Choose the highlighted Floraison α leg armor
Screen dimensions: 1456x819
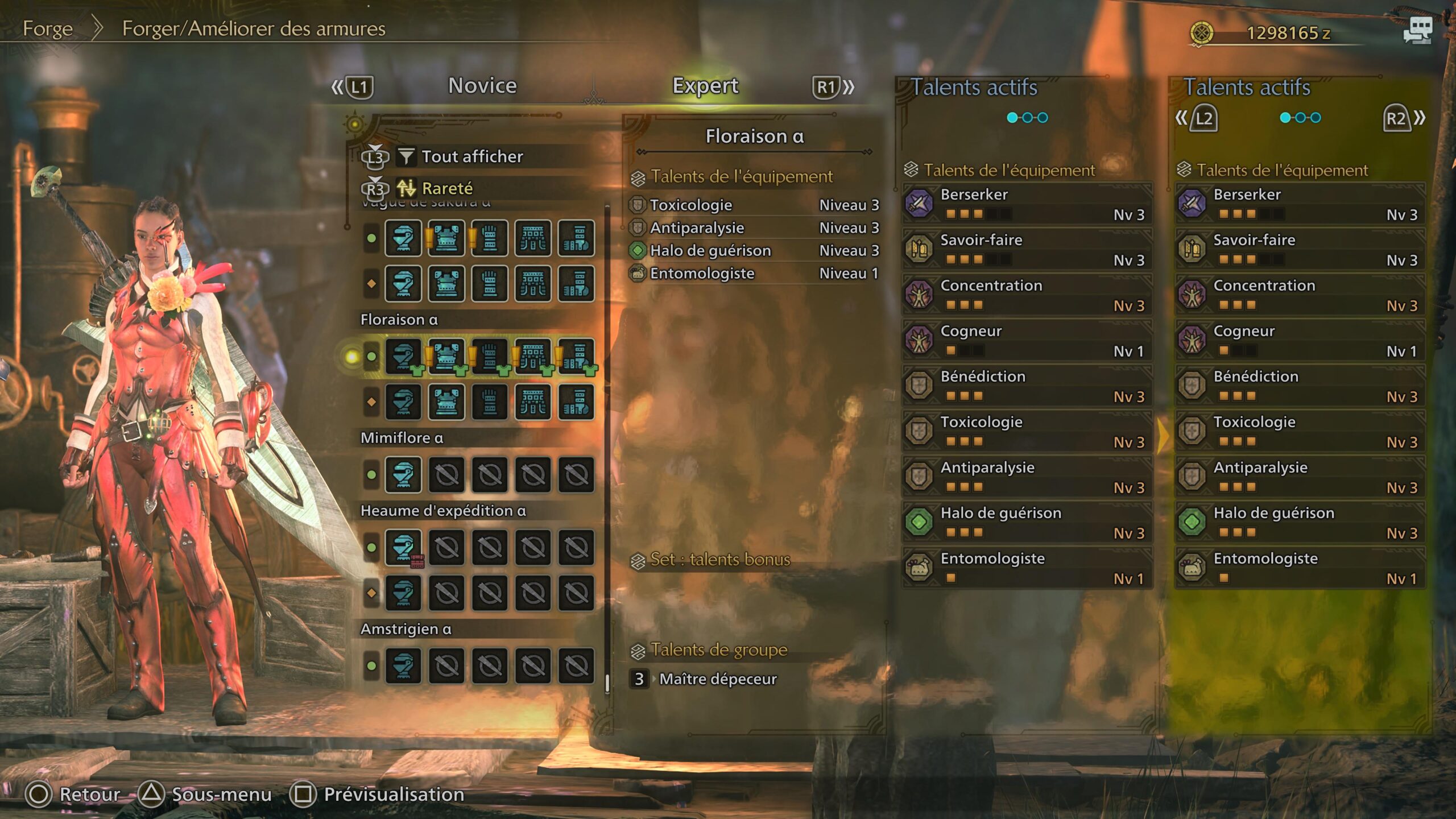pos(576,357)
